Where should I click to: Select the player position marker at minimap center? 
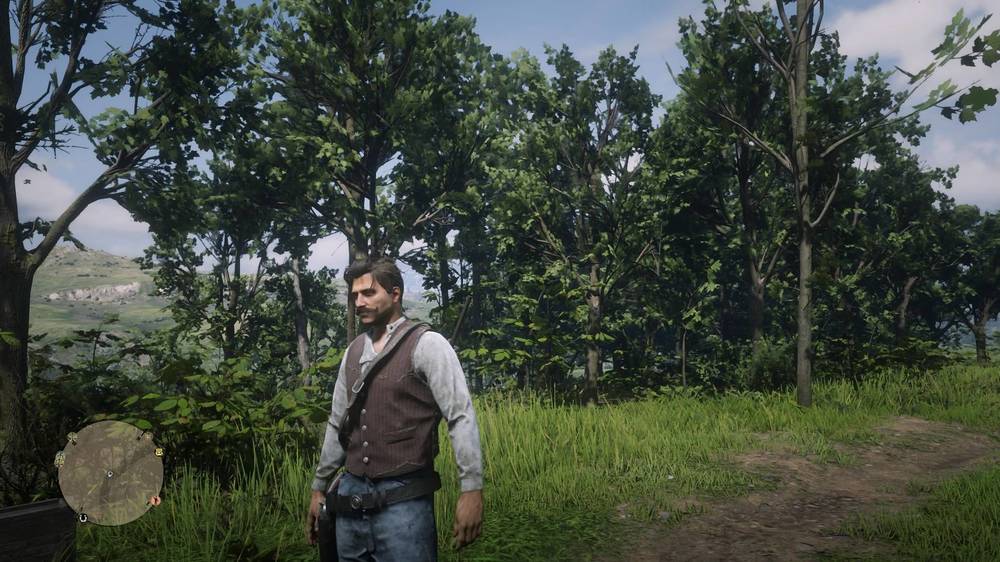[x=110, y=473]
